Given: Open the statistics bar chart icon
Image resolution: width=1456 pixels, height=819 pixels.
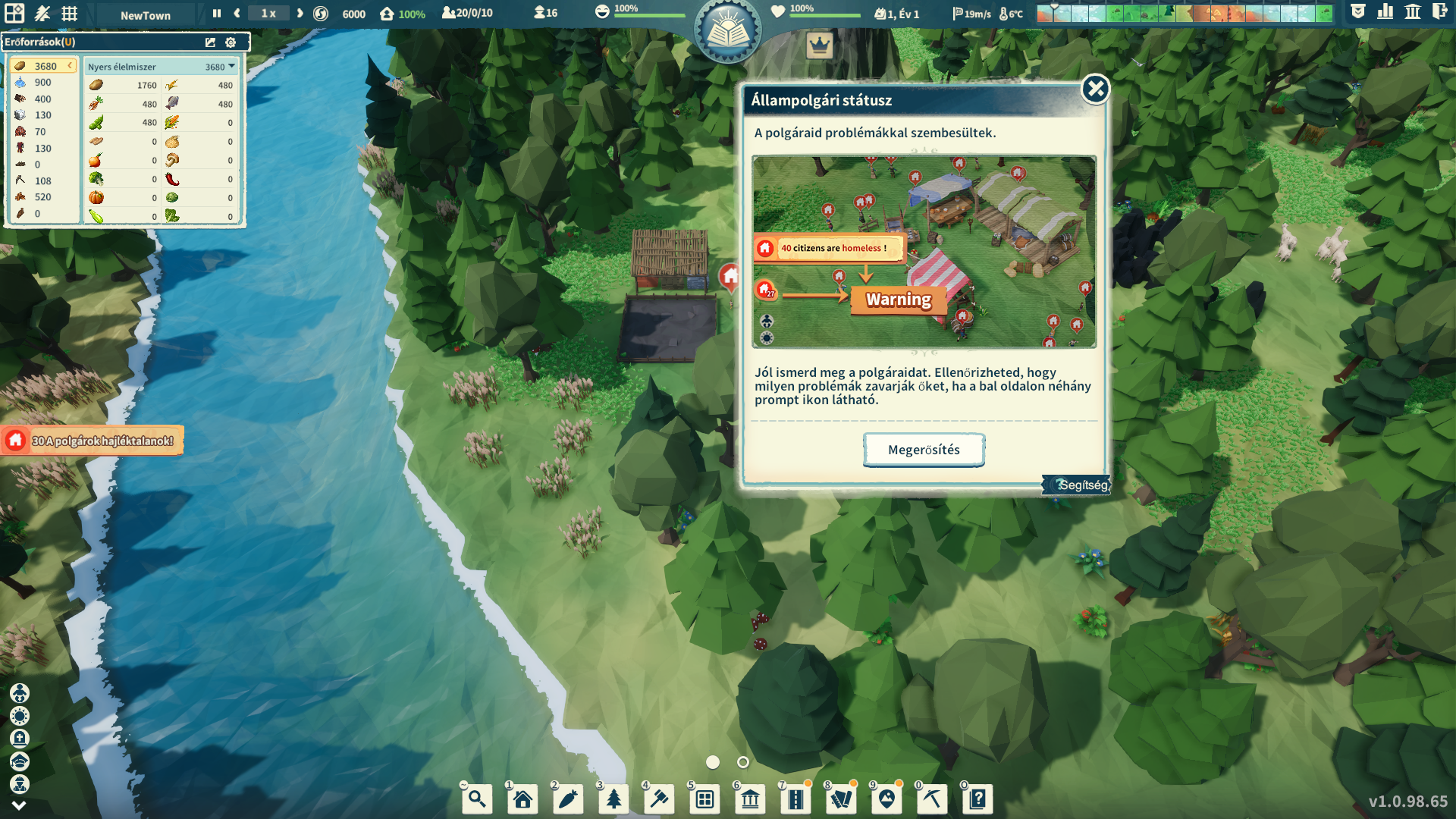Looking at the screenshot, I should (x=1385, y=12).
